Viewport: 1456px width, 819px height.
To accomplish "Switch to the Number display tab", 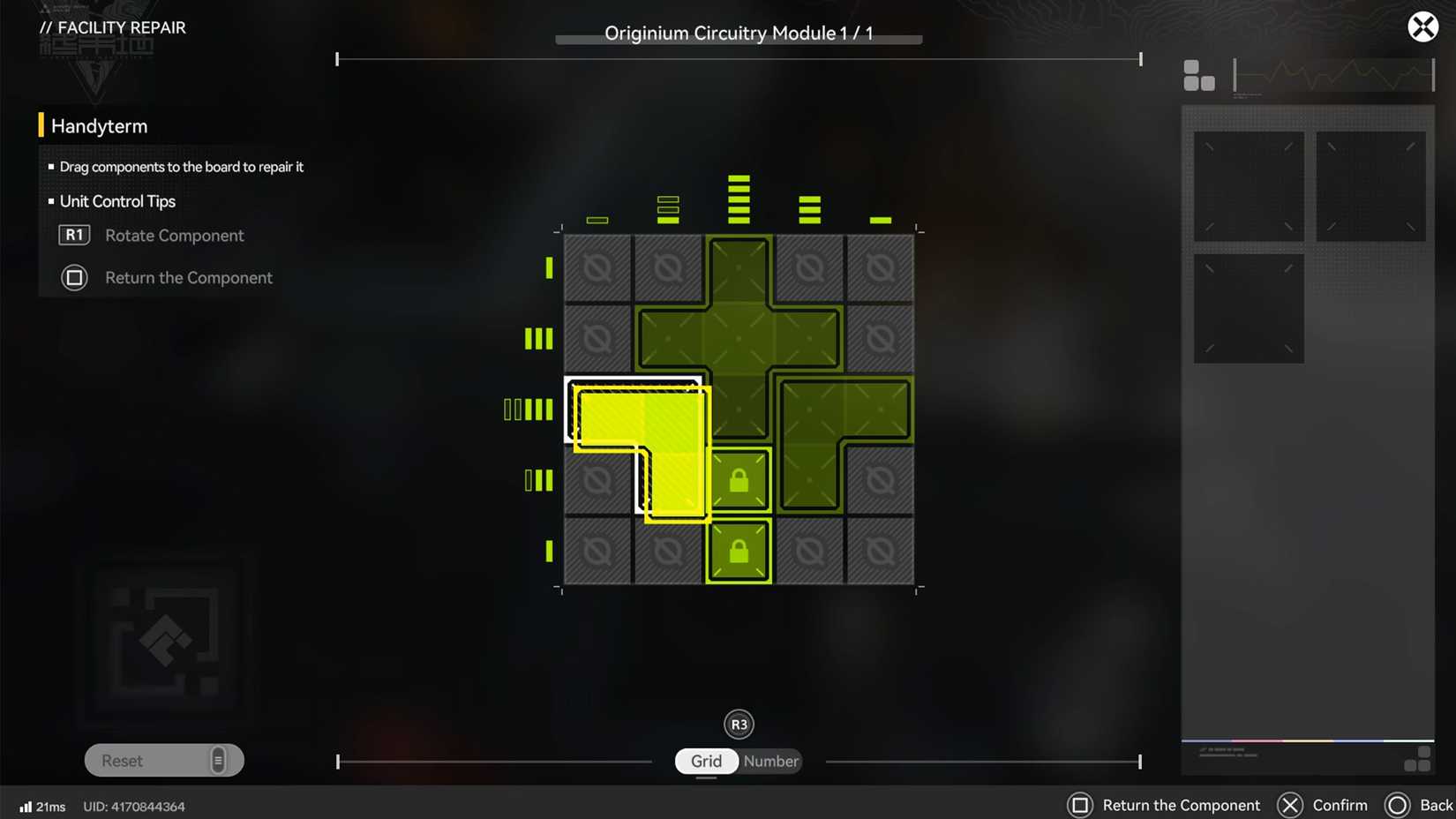I will tap(769, 761).
